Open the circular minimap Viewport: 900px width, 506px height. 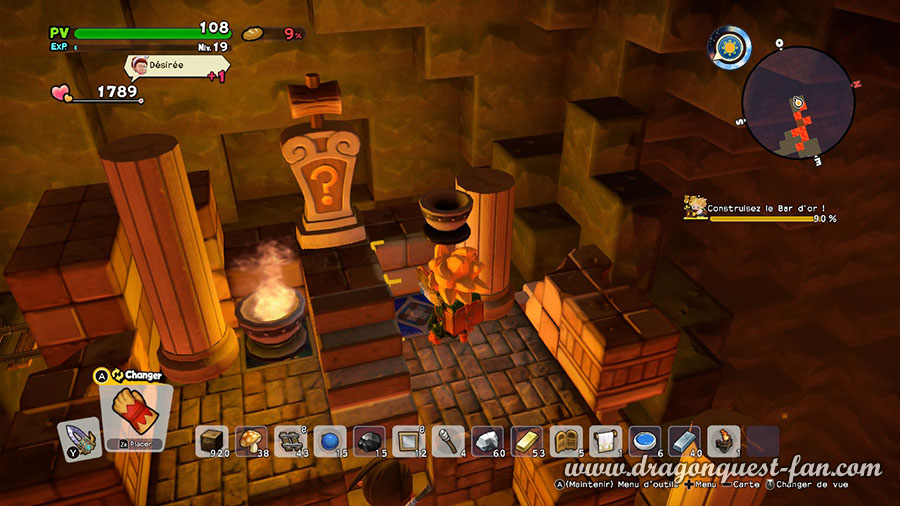[798, 103]
